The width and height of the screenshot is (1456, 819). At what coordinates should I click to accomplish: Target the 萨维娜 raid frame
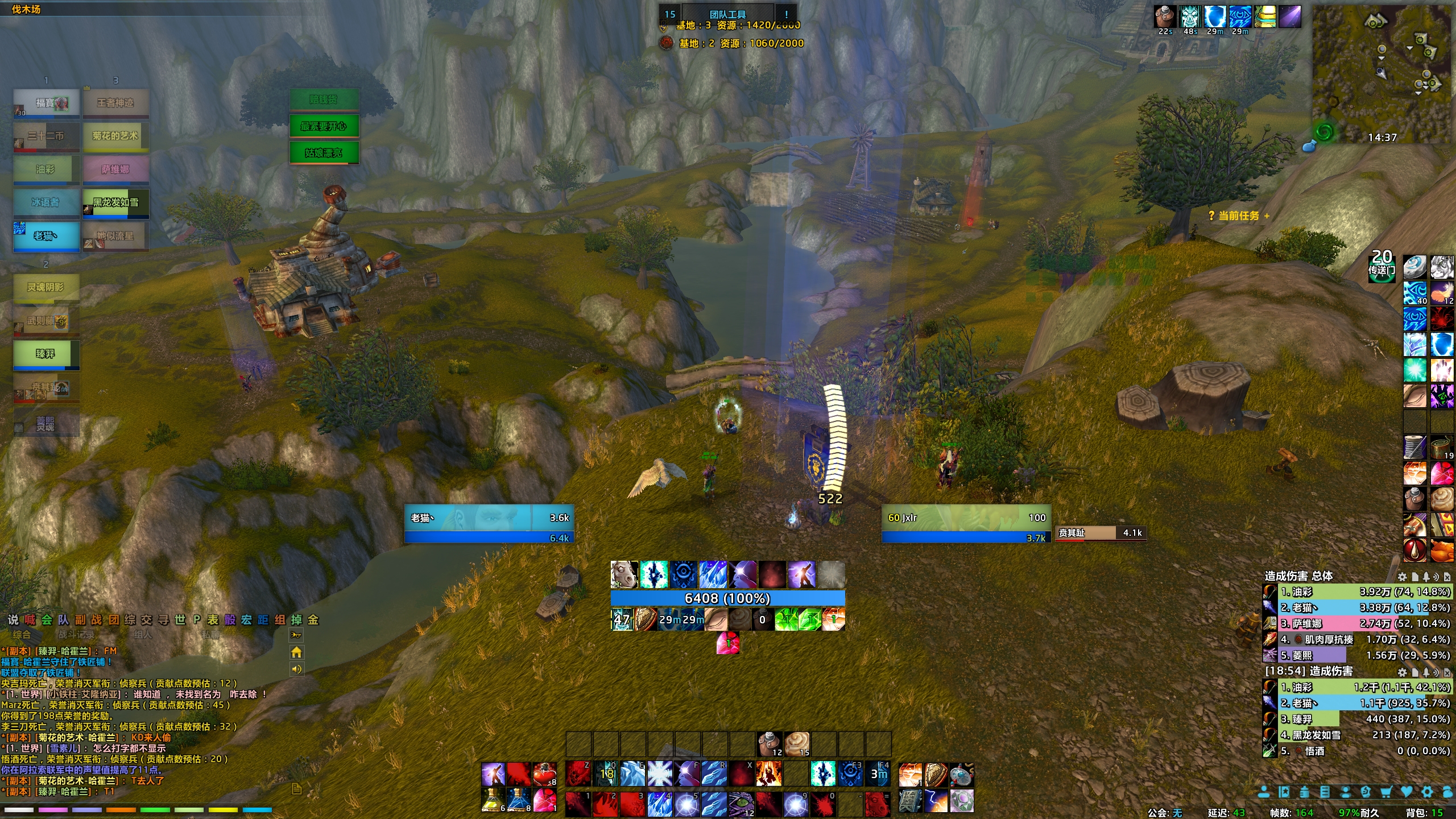point(115,169)
